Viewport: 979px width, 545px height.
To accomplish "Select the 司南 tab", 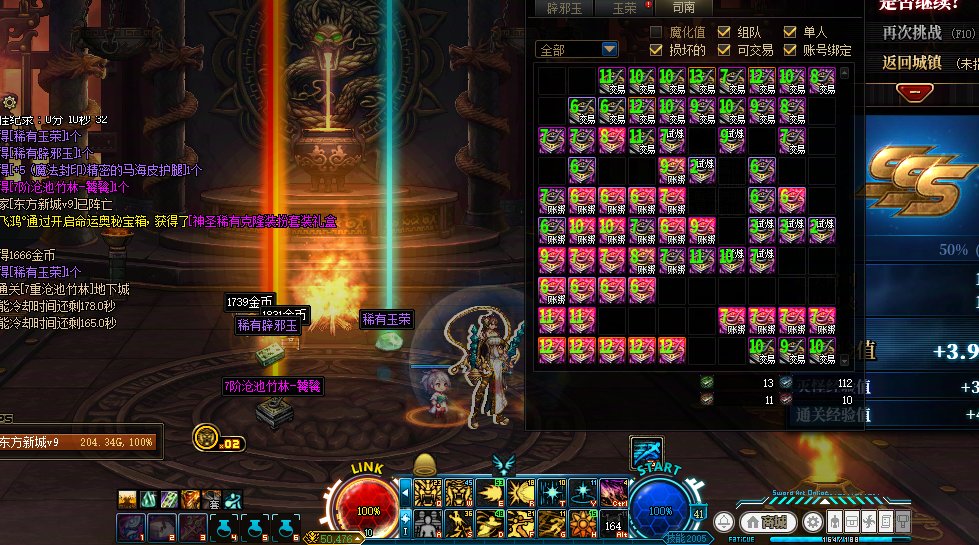I will point(684,8).
